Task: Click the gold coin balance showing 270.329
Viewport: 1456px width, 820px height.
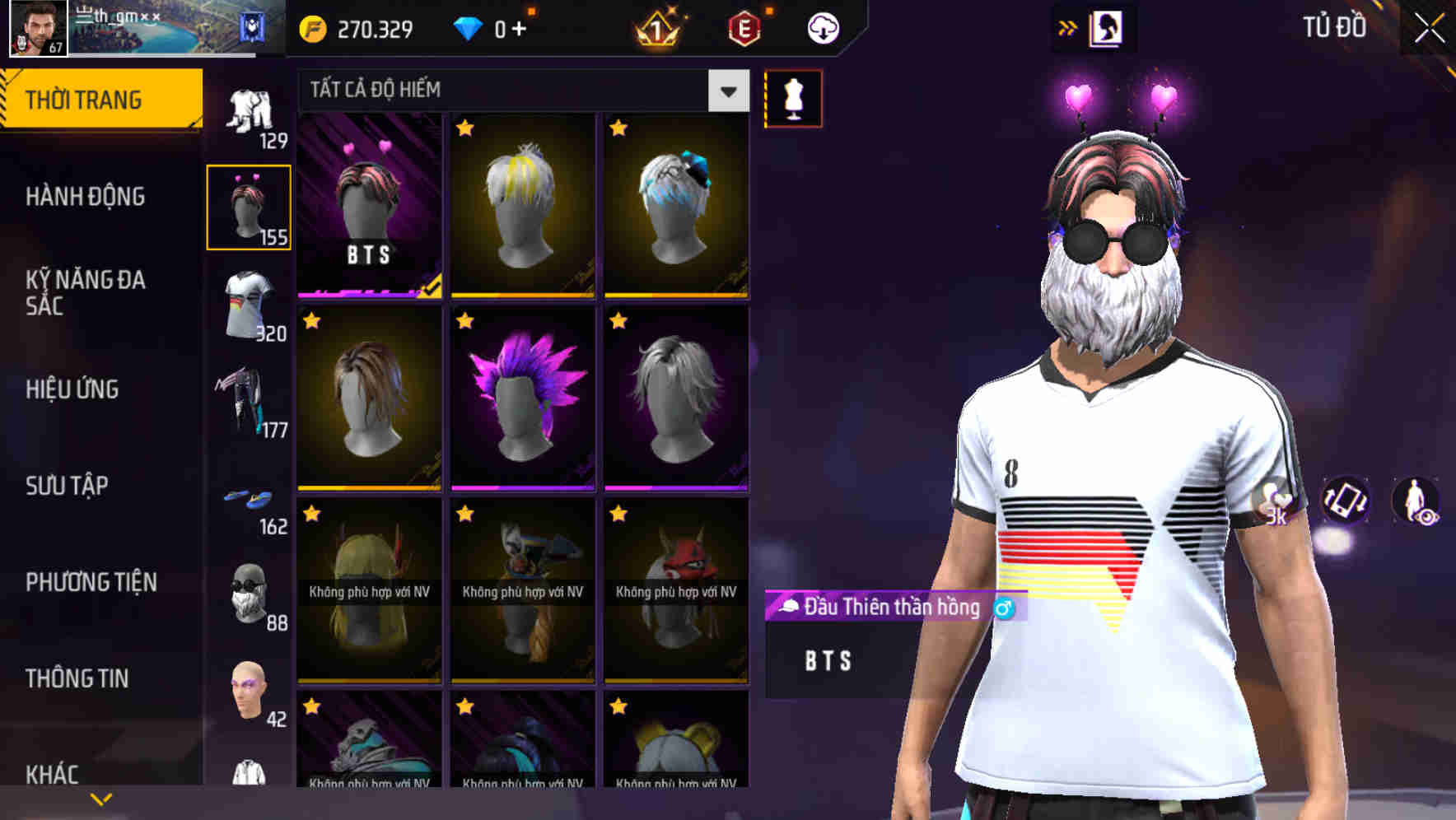Action: point(354,27)
